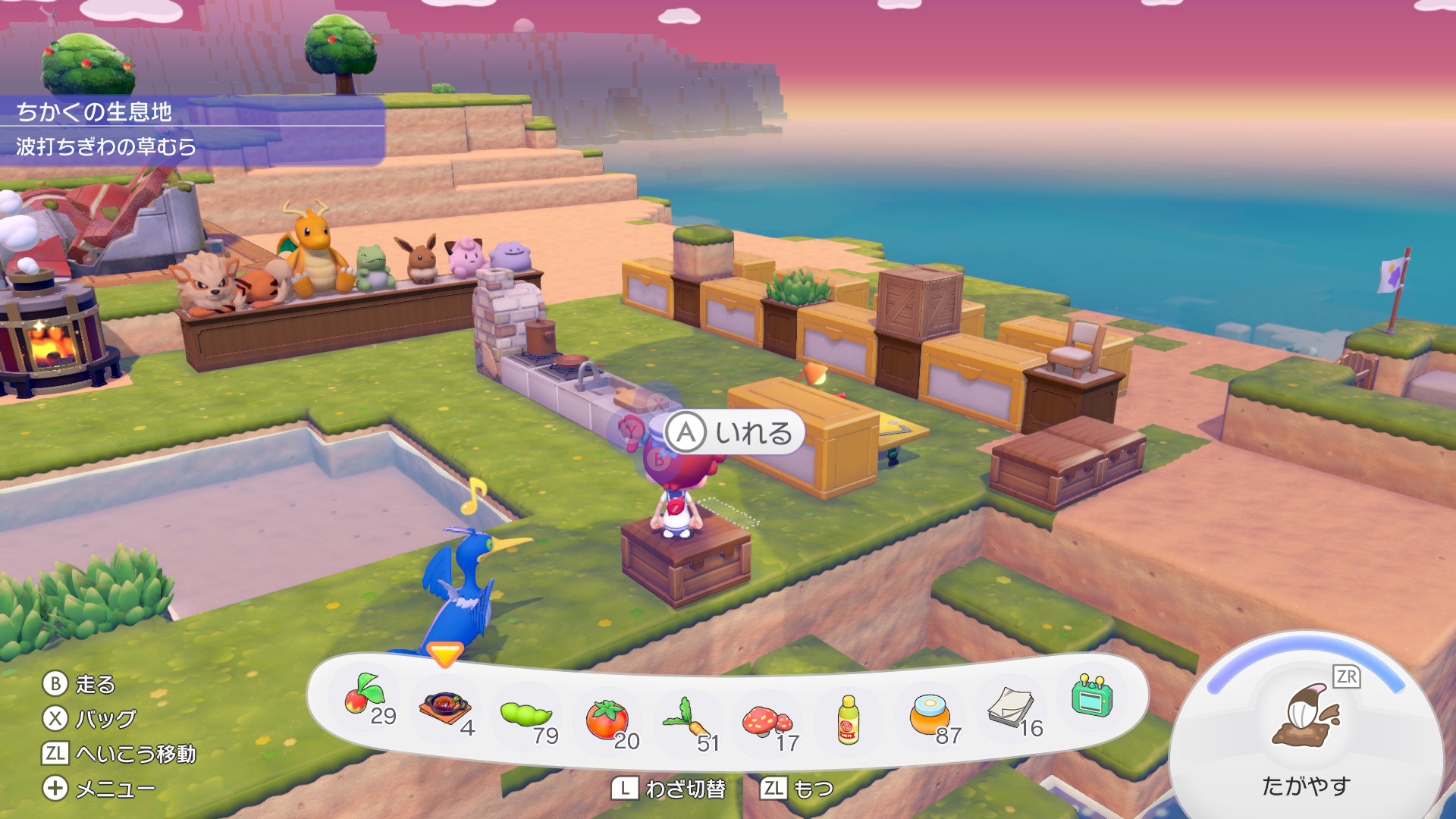The image size is (1456, 819).
Task: Select the red apple hotbar slot
Action: tap(366, 698)
